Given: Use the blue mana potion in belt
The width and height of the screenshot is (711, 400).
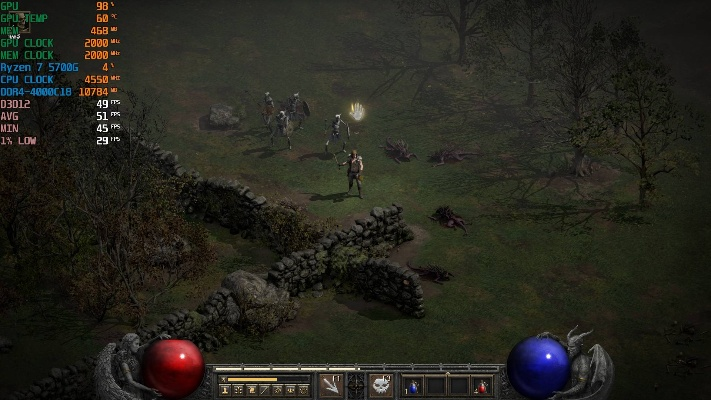Looking at the screenshot, I should [x=412, y=386].
